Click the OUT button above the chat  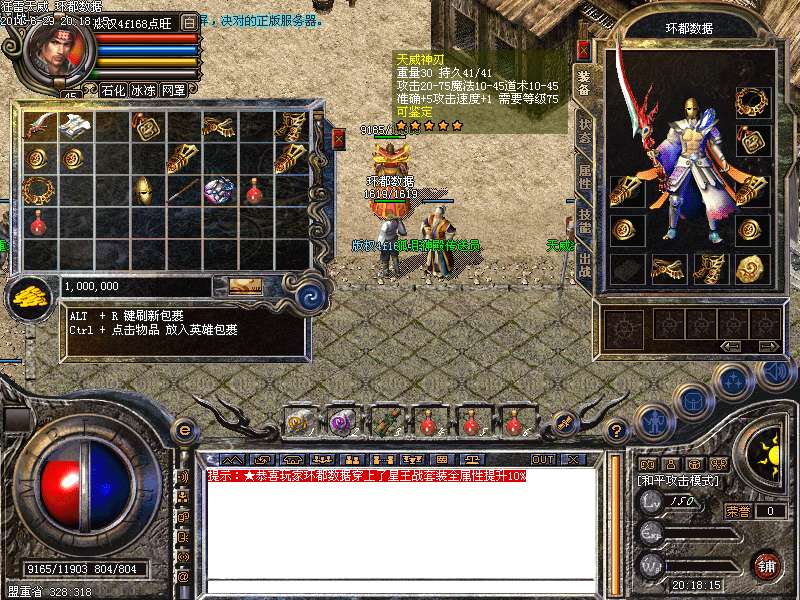click(543, 460)
